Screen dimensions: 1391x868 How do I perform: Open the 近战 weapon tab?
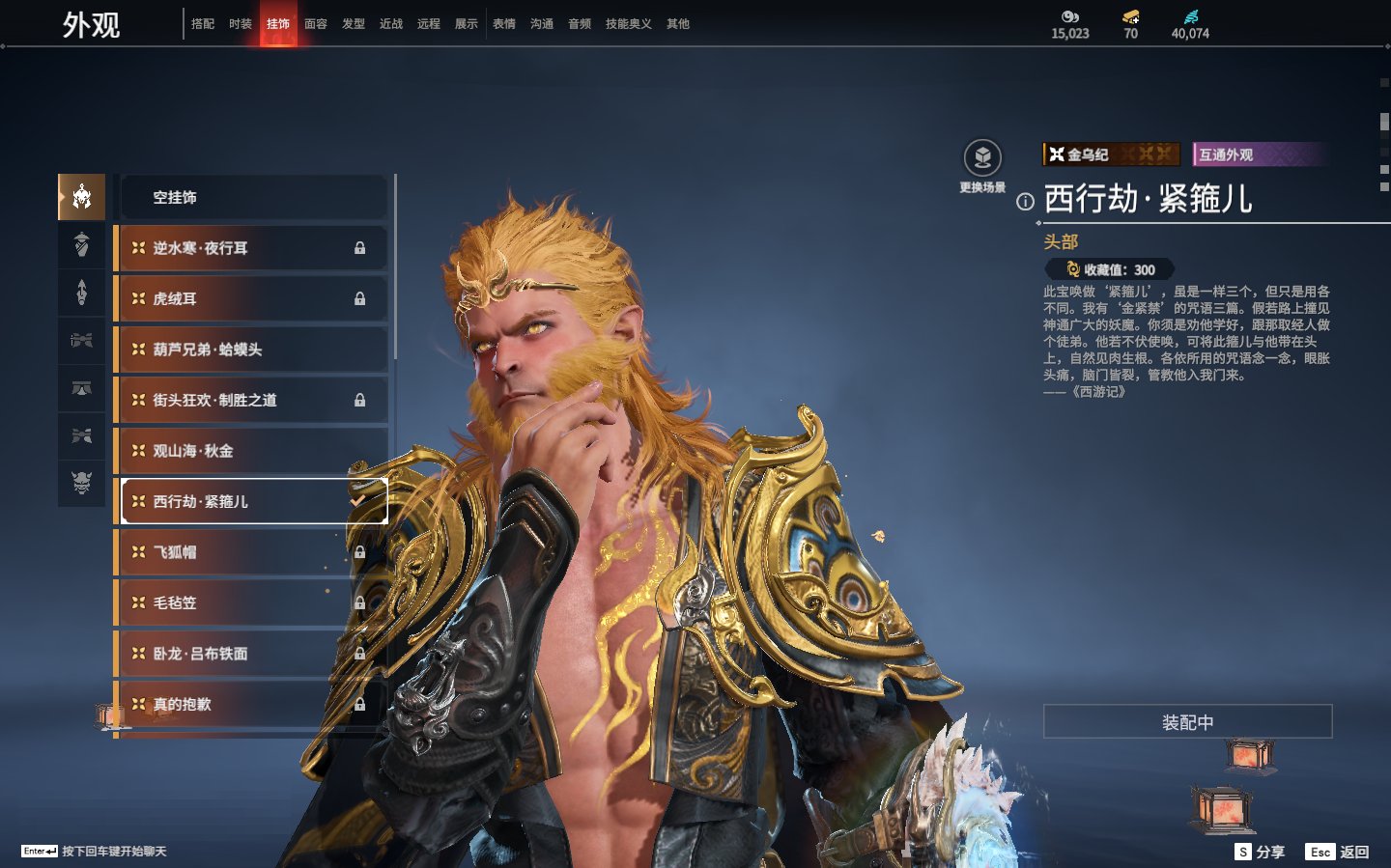pos(391,24)
